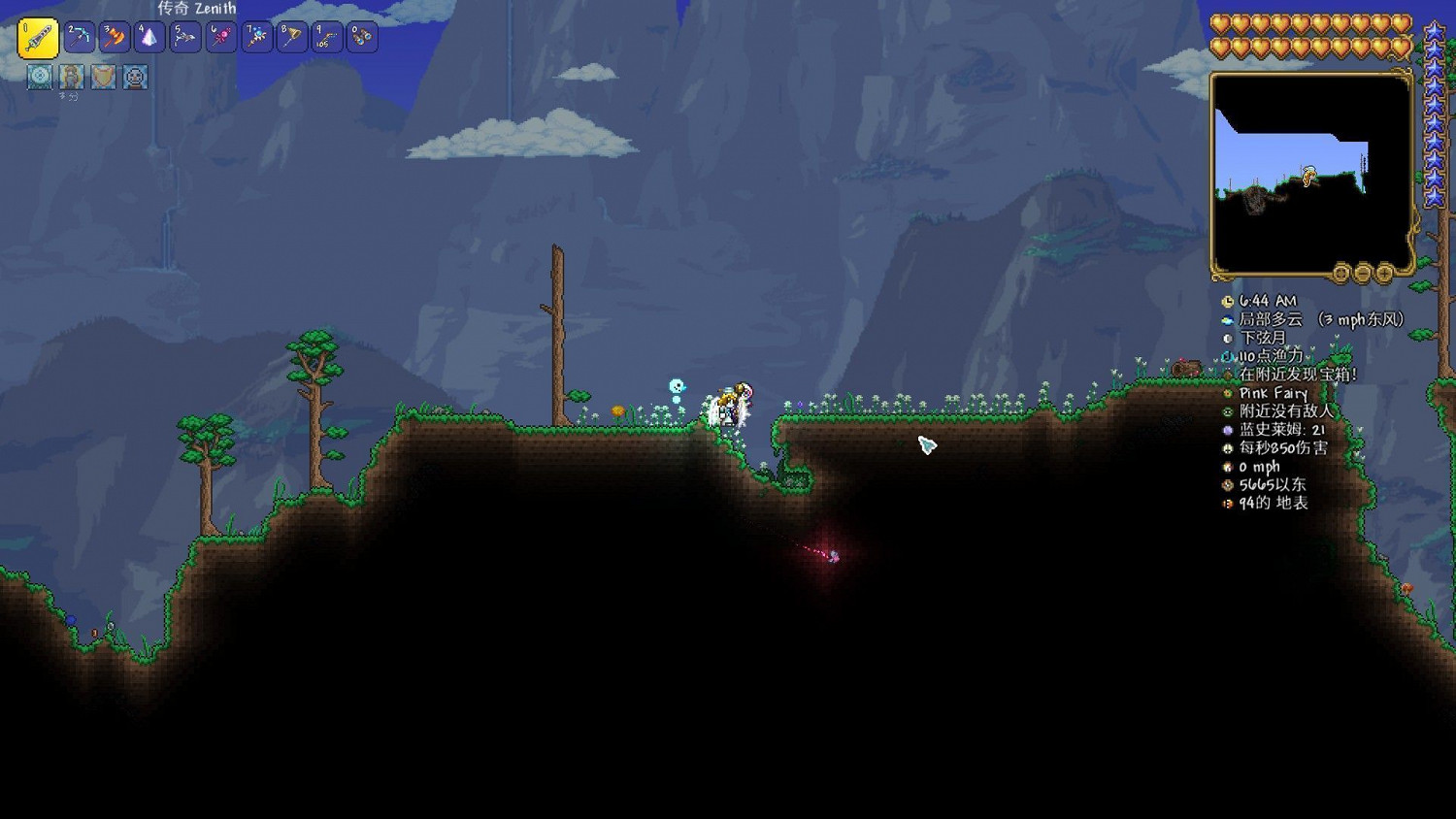Click the fishing power info icon
1456x819 pixels.
point(1228,352)
